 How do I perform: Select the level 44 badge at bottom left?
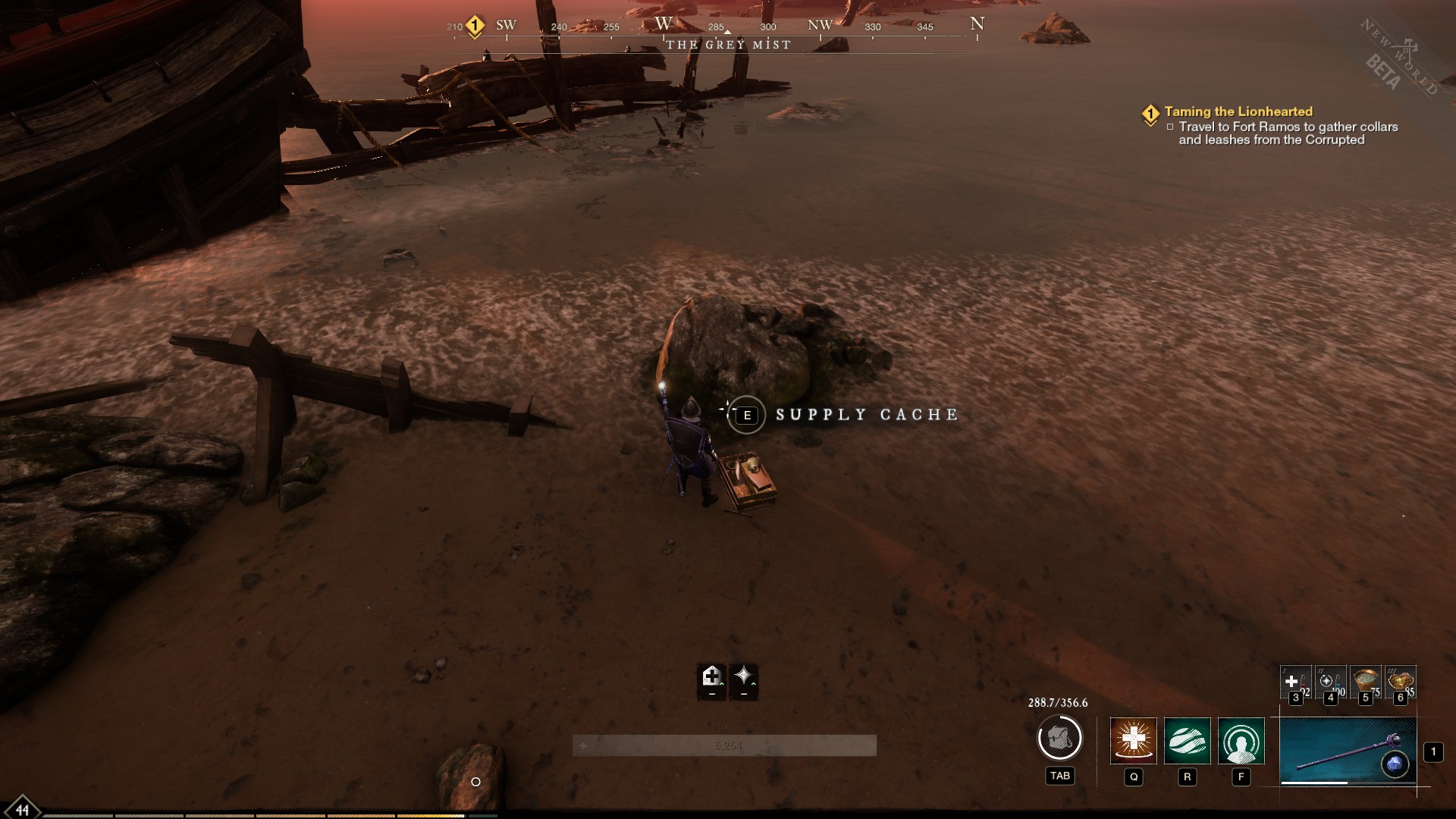[x=22, y=811]
